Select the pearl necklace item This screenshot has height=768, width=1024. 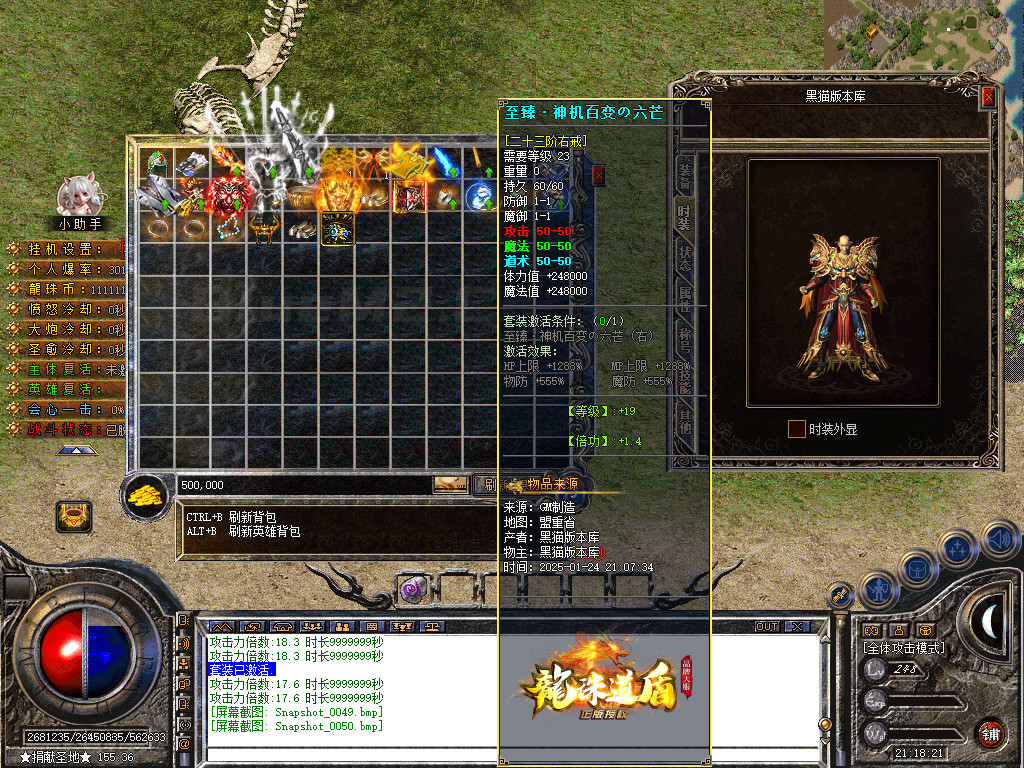click(x=229, y=229)
